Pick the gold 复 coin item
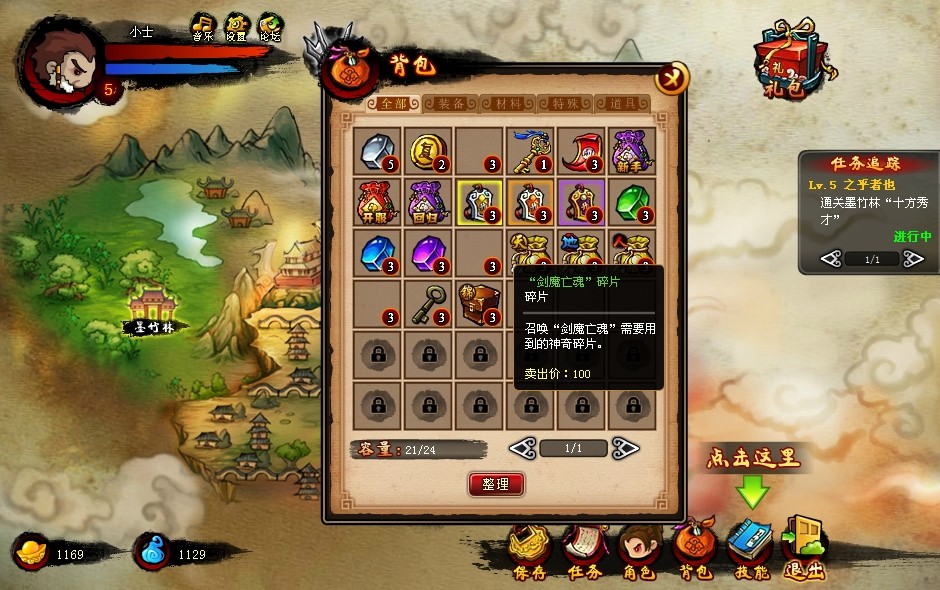This screenshot has height=590, width=940. click(428, 151)
